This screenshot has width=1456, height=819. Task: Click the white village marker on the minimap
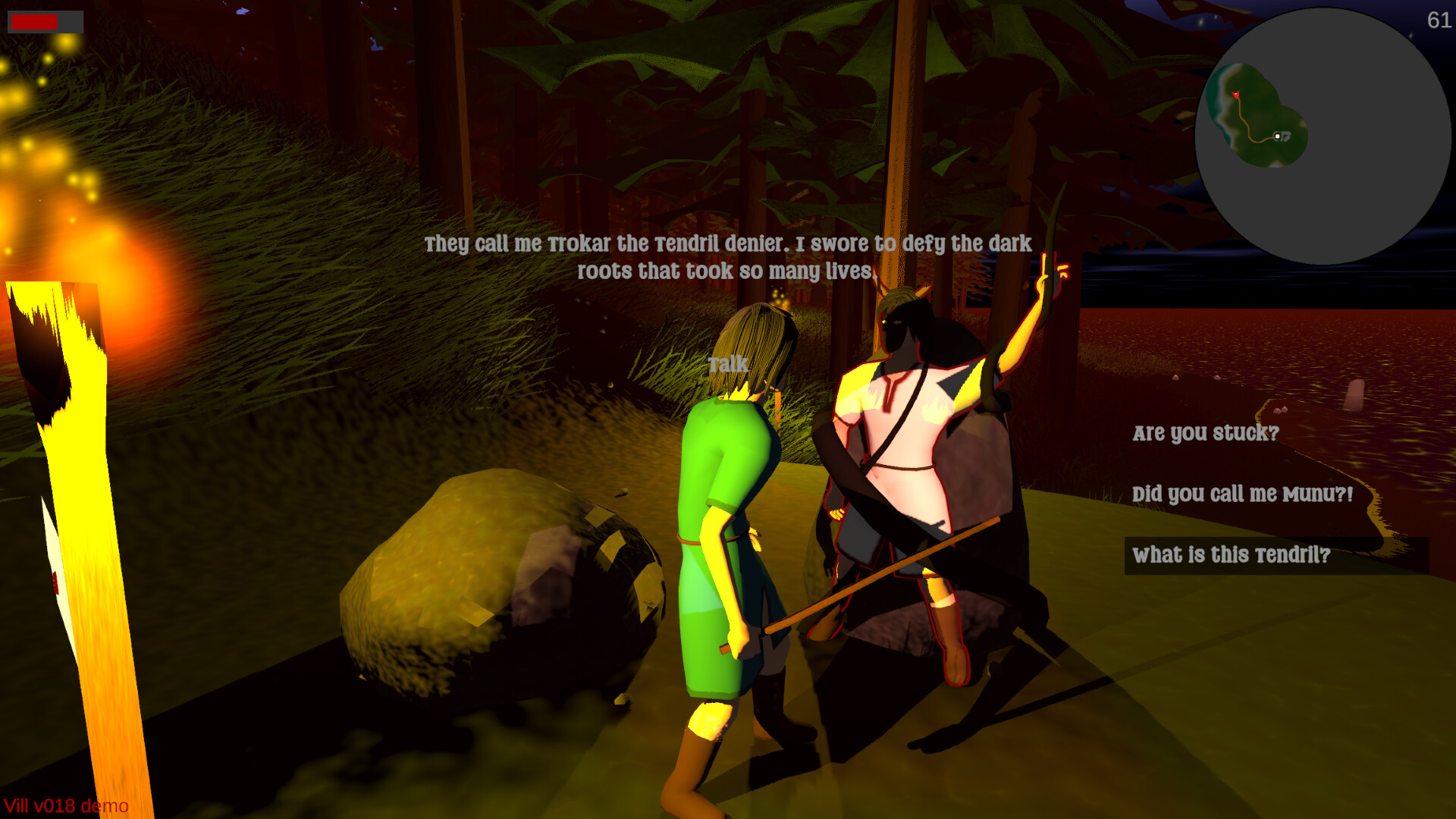(1278, 136)
